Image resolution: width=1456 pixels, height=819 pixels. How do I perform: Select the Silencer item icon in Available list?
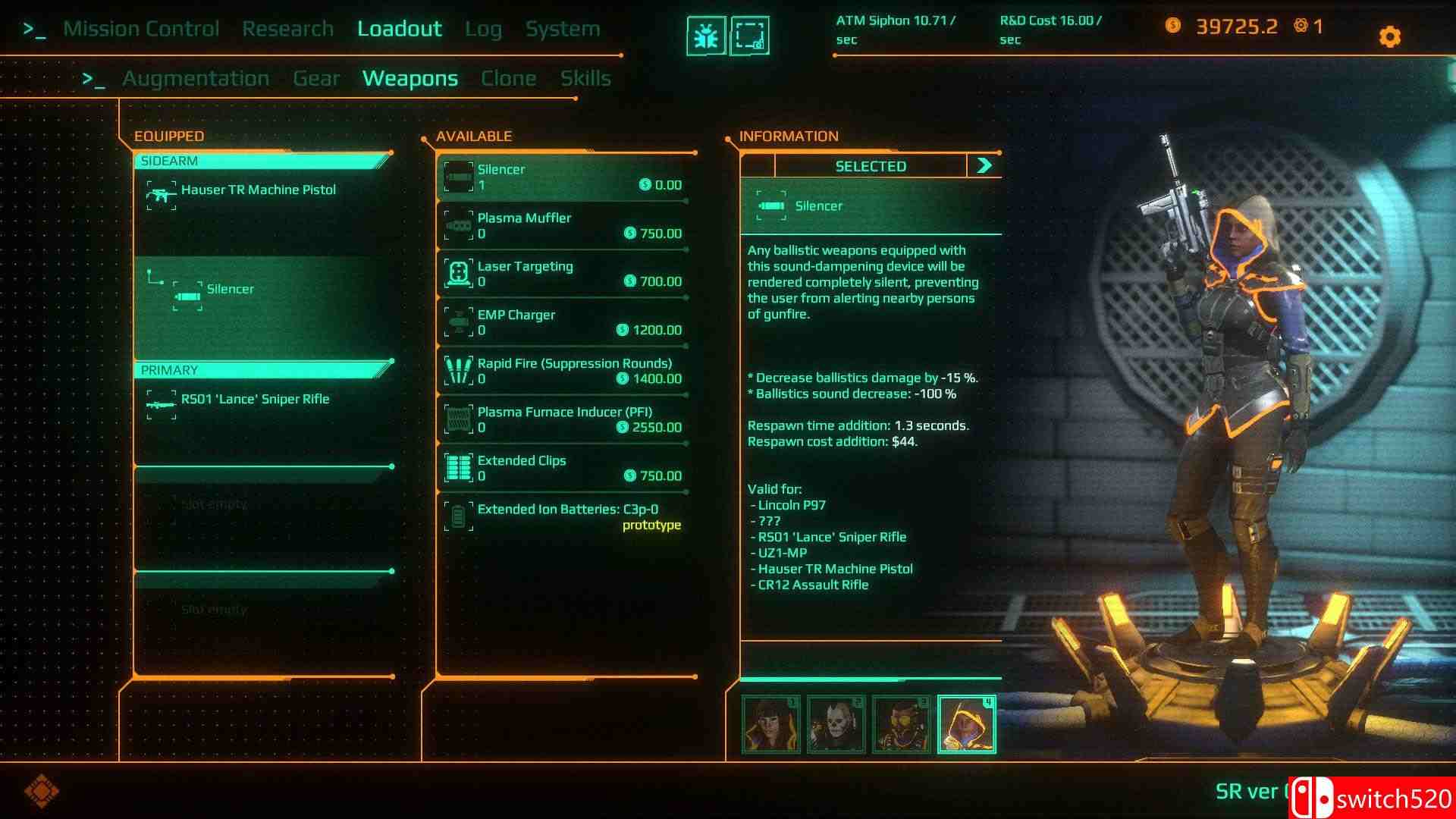tap(459, 175)
